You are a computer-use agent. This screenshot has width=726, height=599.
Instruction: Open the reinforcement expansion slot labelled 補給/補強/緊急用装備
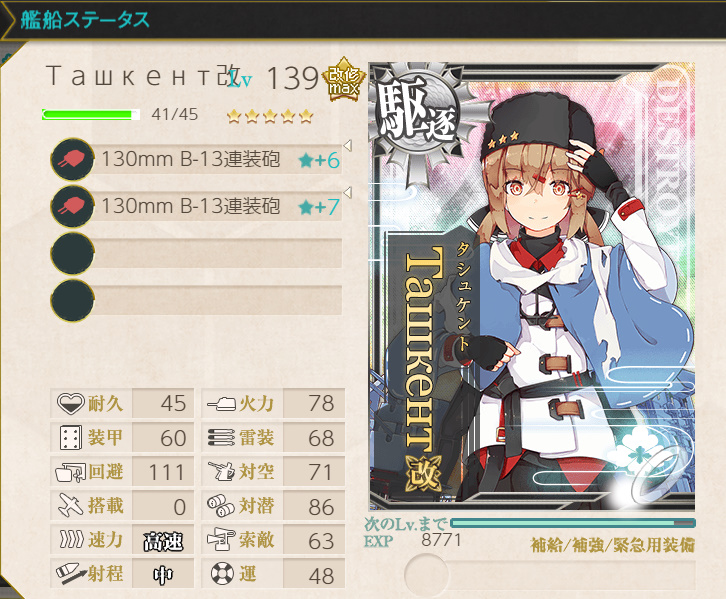(x=551, y=574)
